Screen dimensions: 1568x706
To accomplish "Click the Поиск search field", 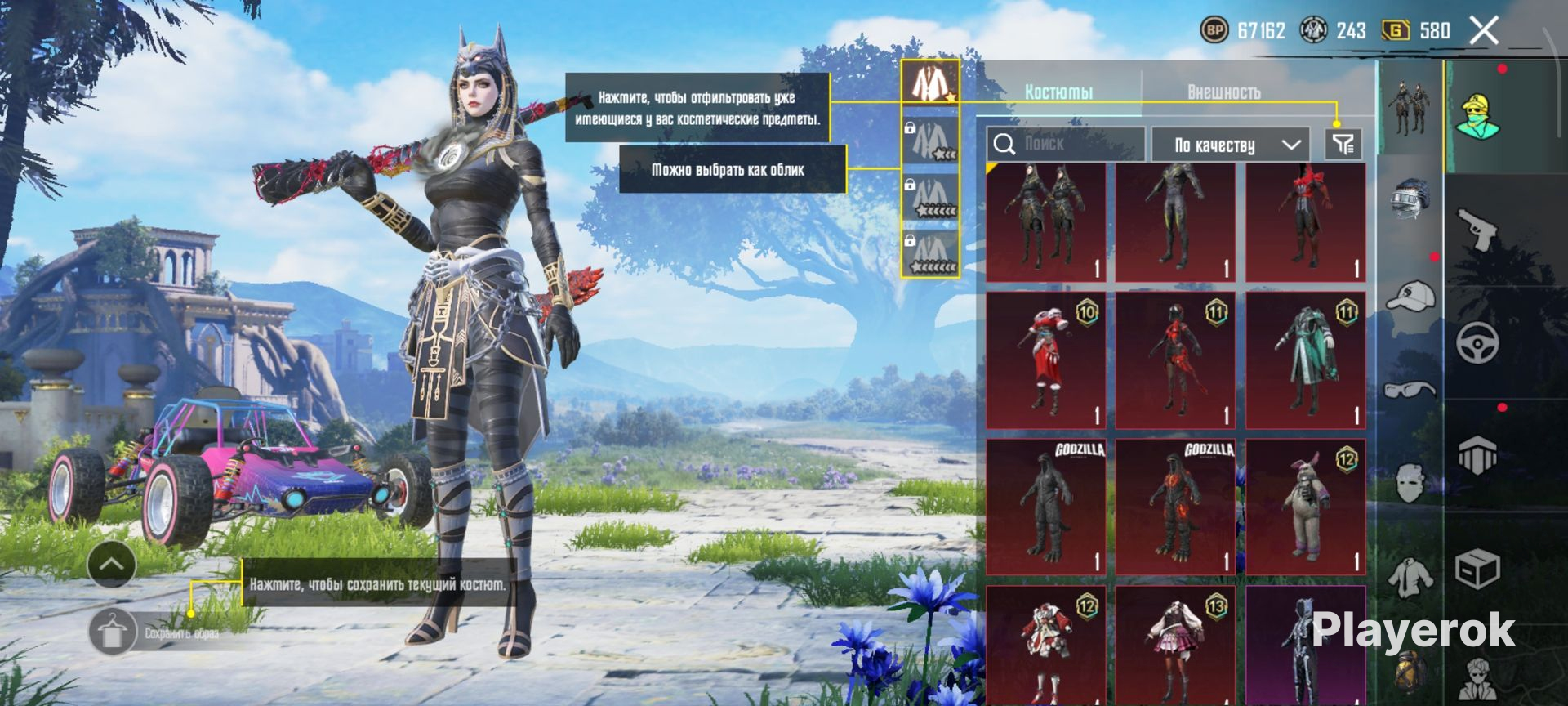I will click(x=1065, y=145).
